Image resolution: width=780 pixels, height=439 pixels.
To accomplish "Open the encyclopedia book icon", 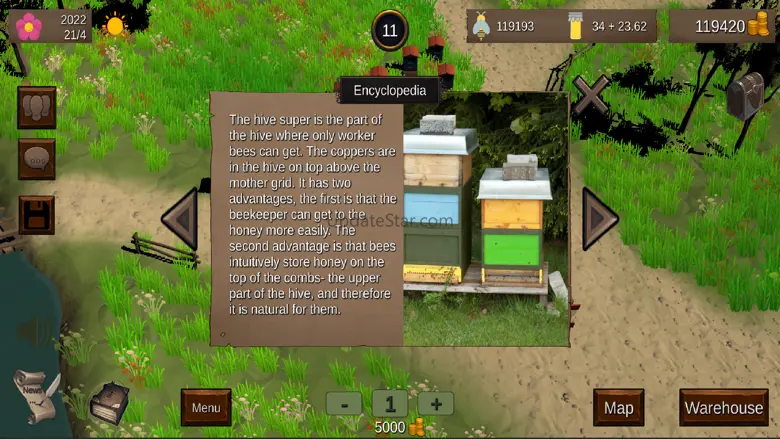I will pos(107,403).
